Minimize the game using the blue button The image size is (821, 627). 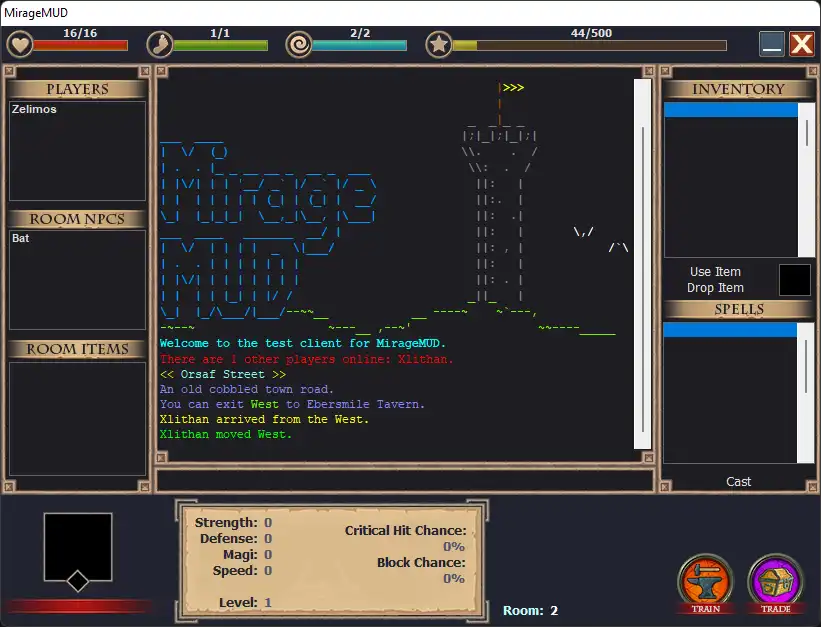click(x=771, y=44)
